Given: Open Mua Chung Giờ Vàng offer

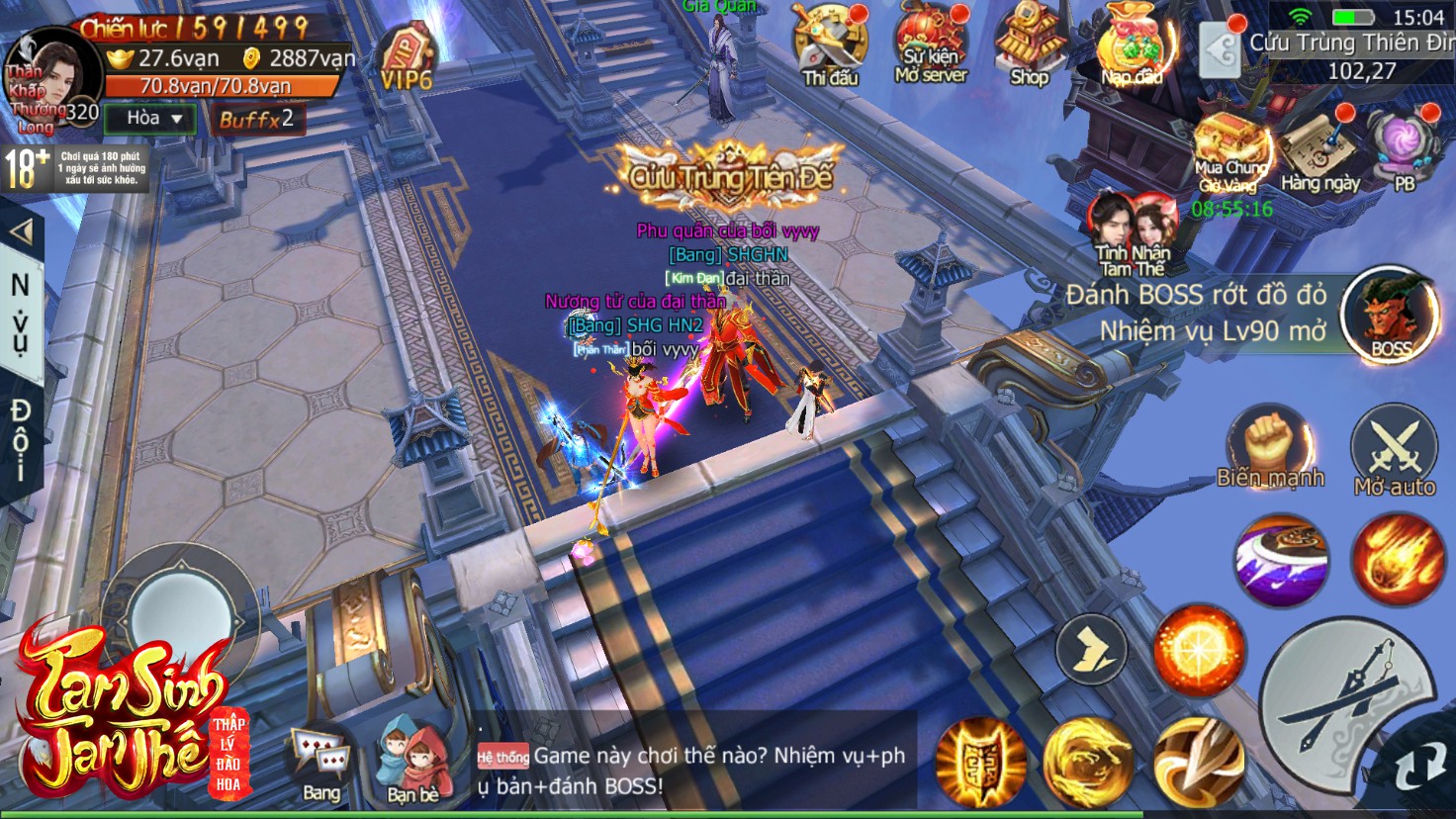Looking at the screenshot, I should [1229, 151].
